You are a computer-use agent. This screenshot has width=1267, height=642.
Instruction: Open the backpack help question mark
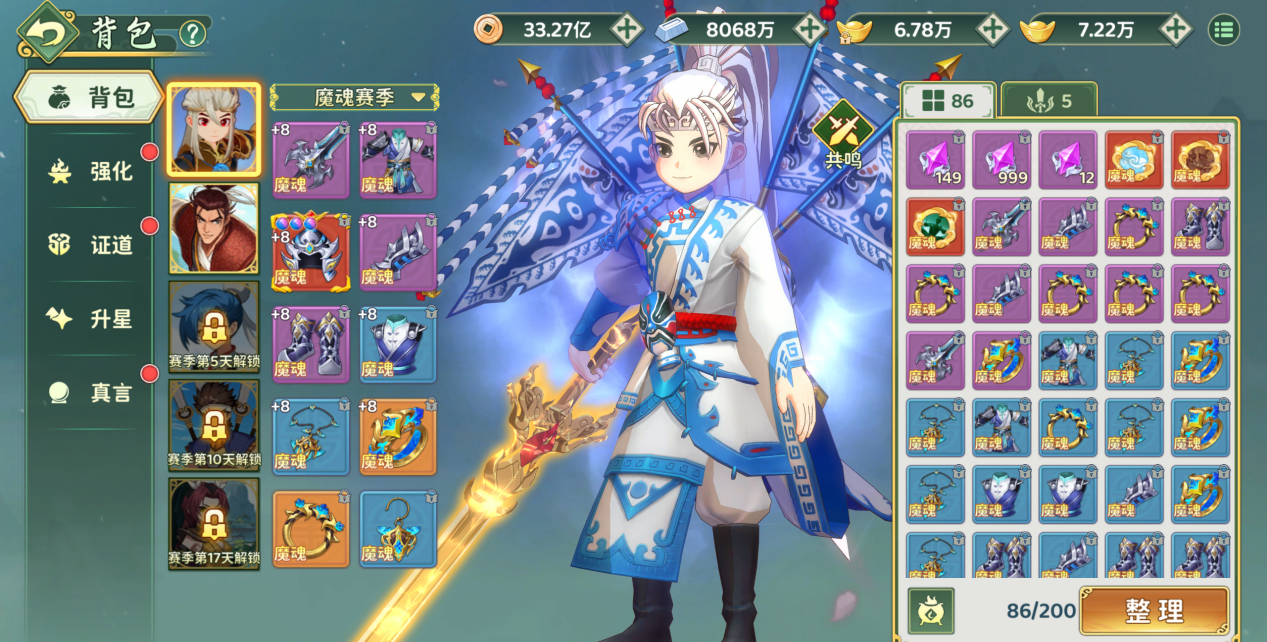click(x=192, y=34)
